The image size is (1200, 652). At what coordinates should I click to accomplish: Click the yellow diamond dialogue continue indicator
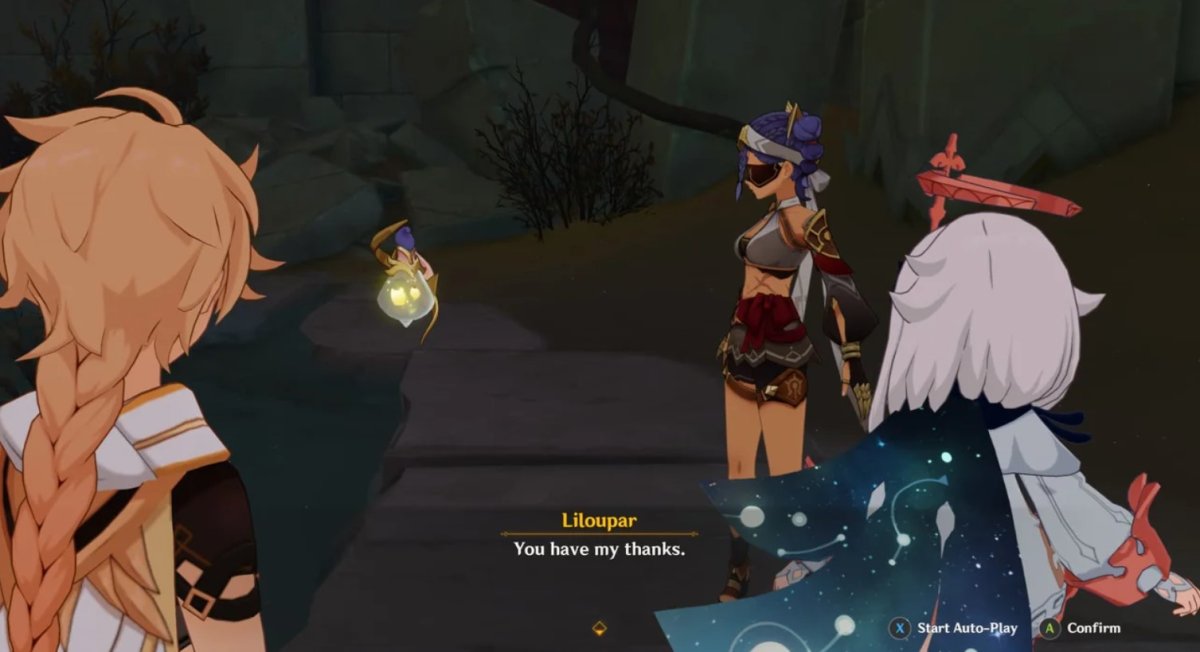click(x=599, y=628)
